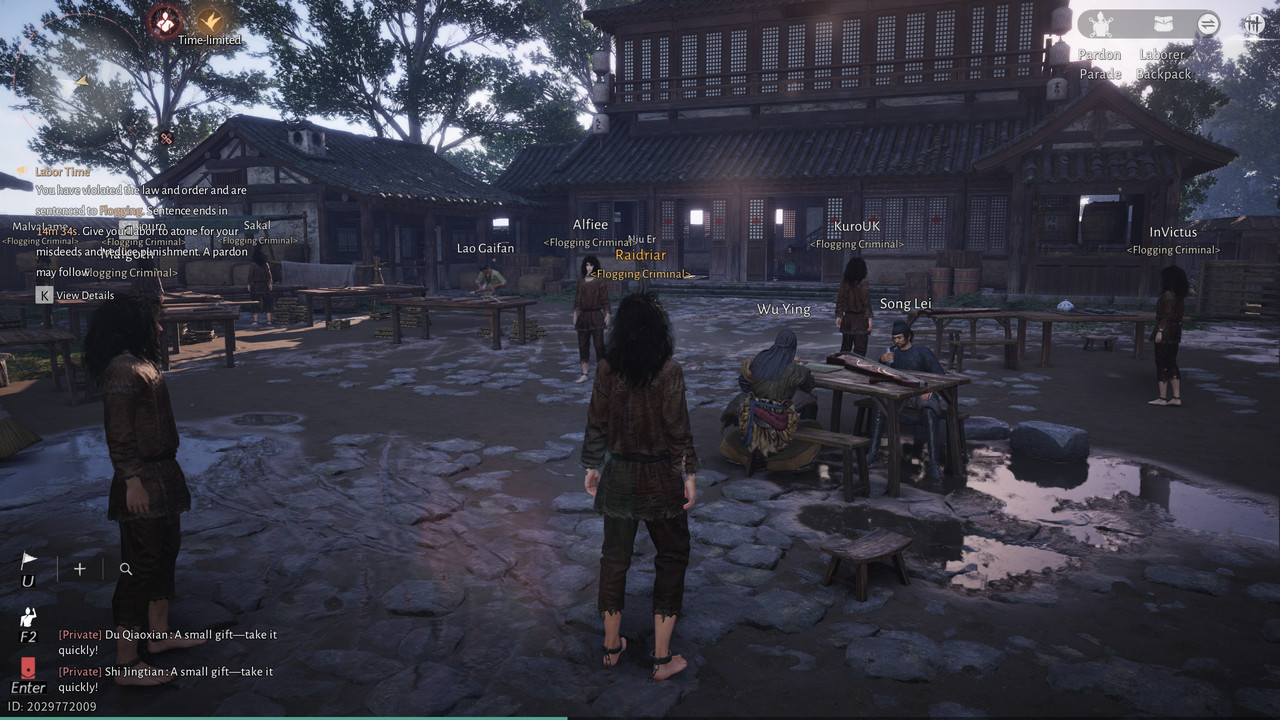Viewport: 1280px width, 720px height.
Task: Open the weapons rack menu icon
Action: coord(1254,24)
